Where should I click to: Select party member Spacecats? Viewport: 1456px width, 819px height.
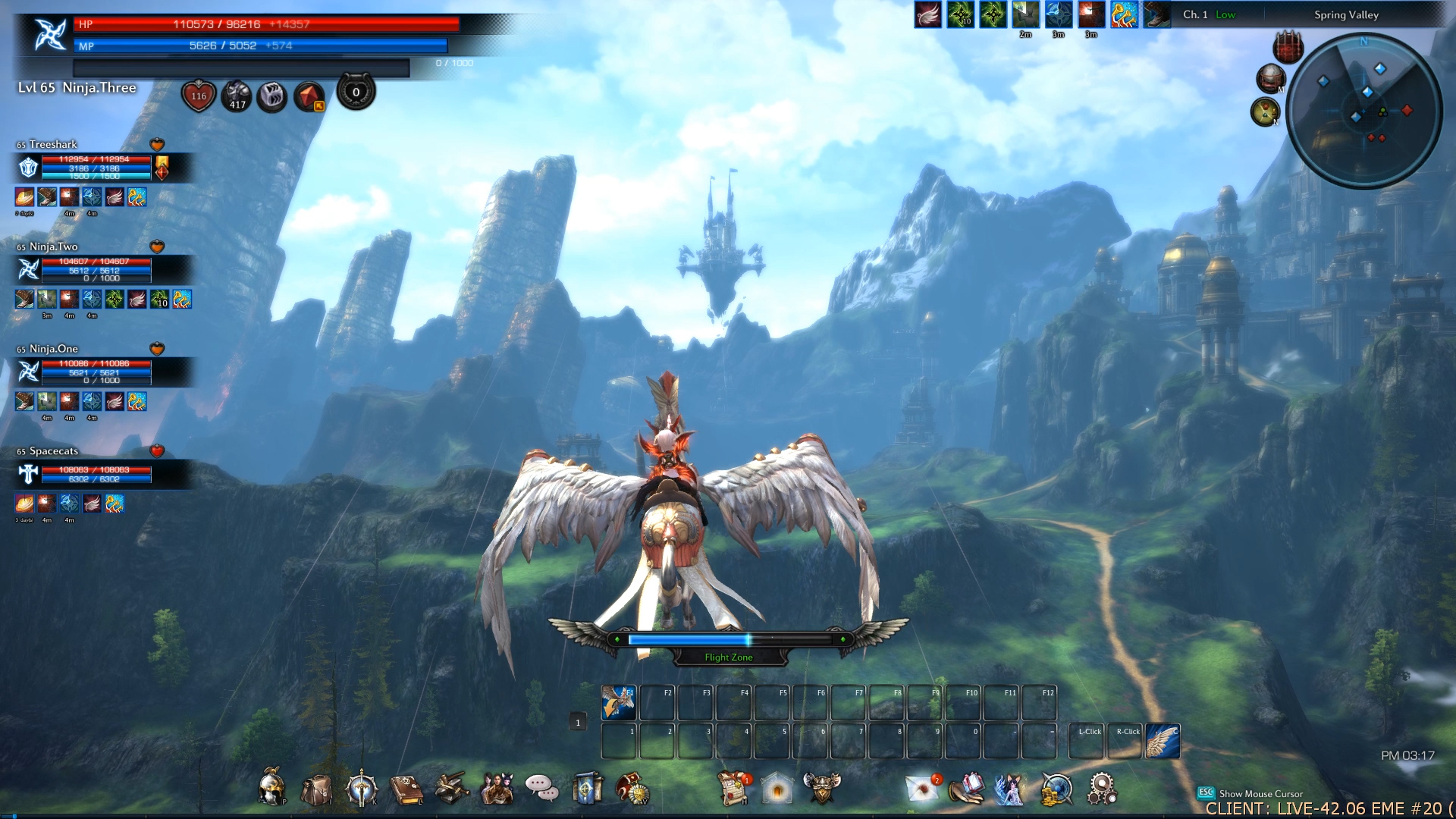(53, 451)
